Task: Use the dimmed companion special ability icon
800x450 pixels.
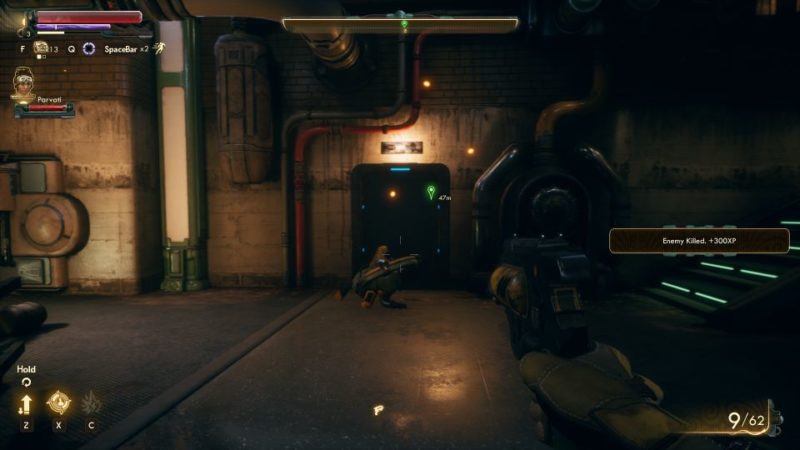Action: click(91, 403)
